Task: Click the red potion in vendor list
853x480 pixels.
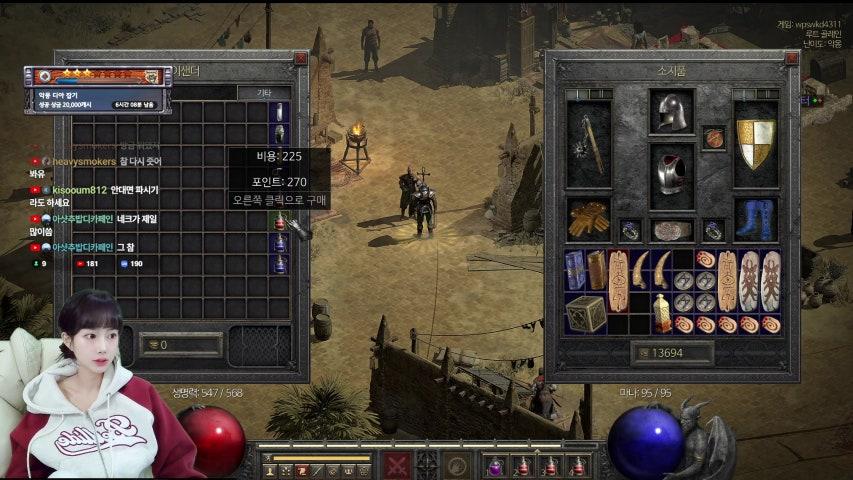Action: tap(280, 221)
